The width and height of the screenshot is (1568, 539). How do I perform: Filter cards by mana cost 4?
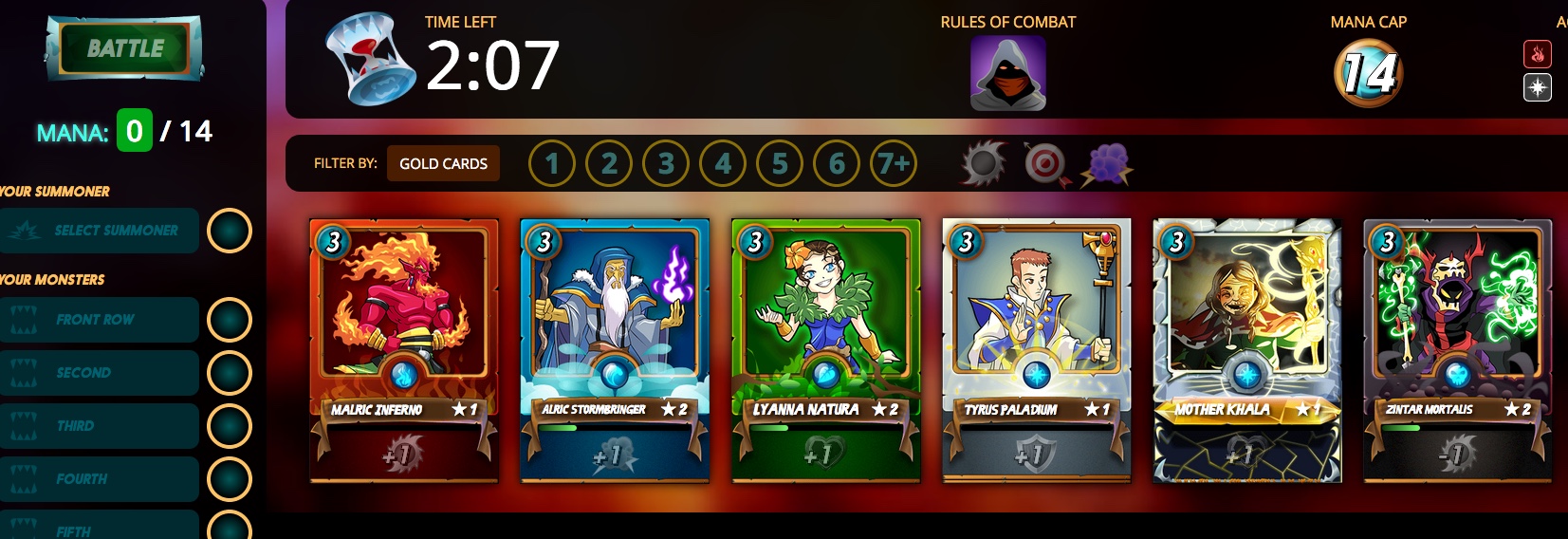723,164
